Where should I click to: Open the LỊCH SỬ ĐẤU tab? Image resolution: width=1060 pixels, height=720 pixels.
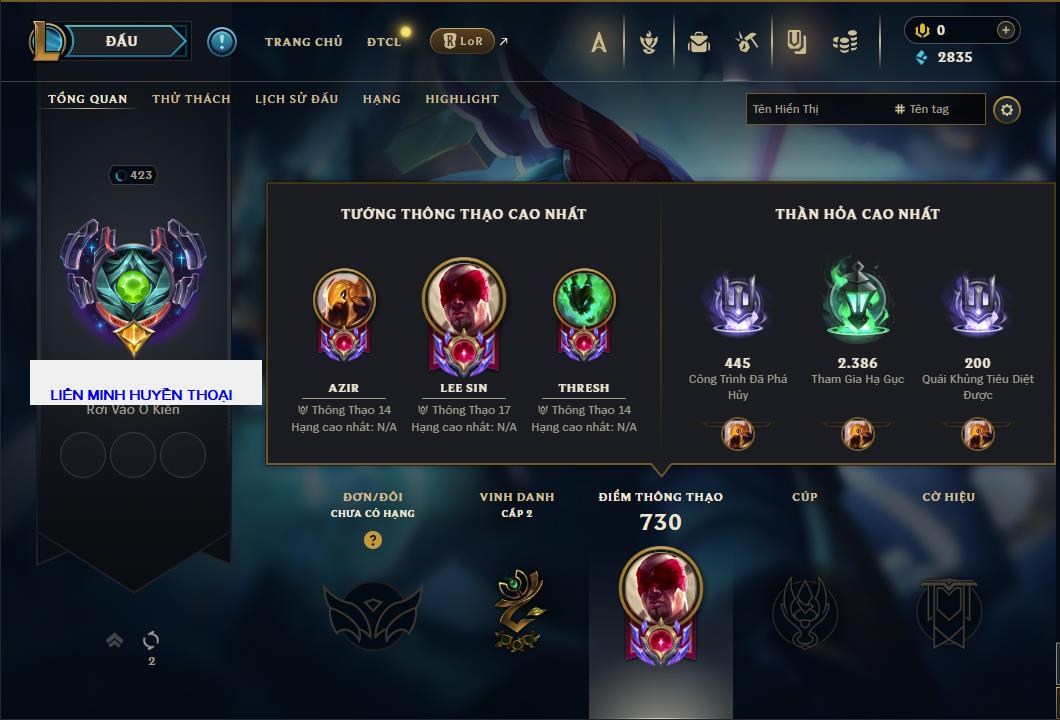(296, 99)
